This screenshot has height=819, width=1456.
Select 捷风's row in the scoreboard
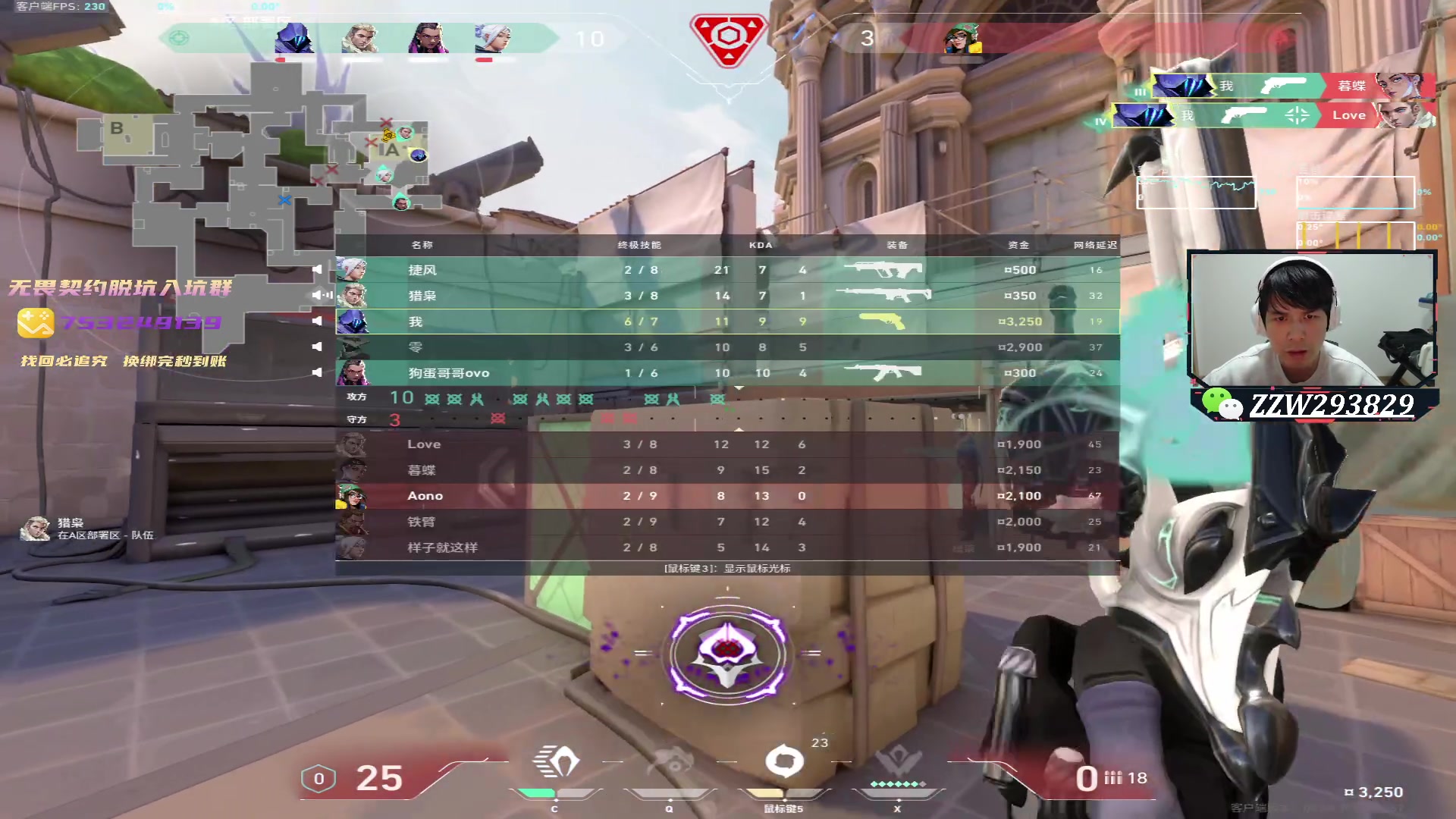726,270
